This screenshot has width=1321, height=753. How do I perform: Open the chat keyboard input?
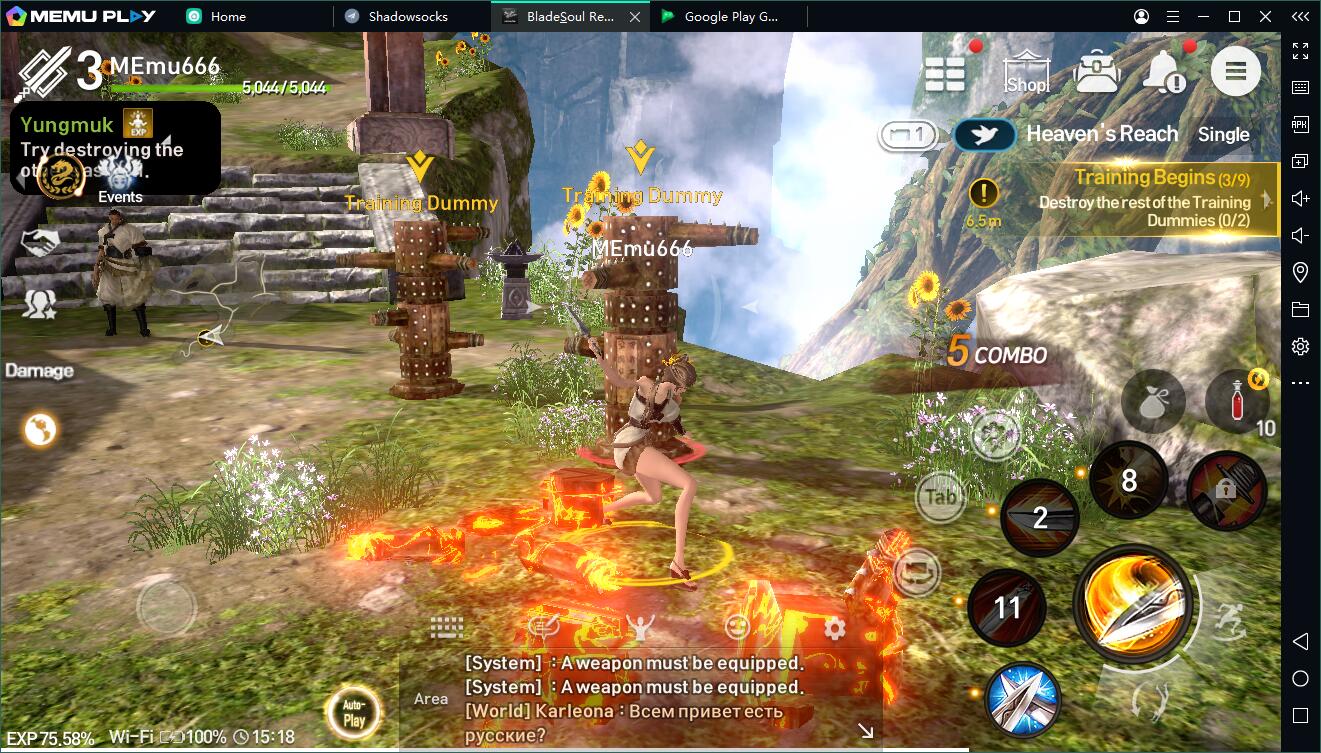click(447, 628)
